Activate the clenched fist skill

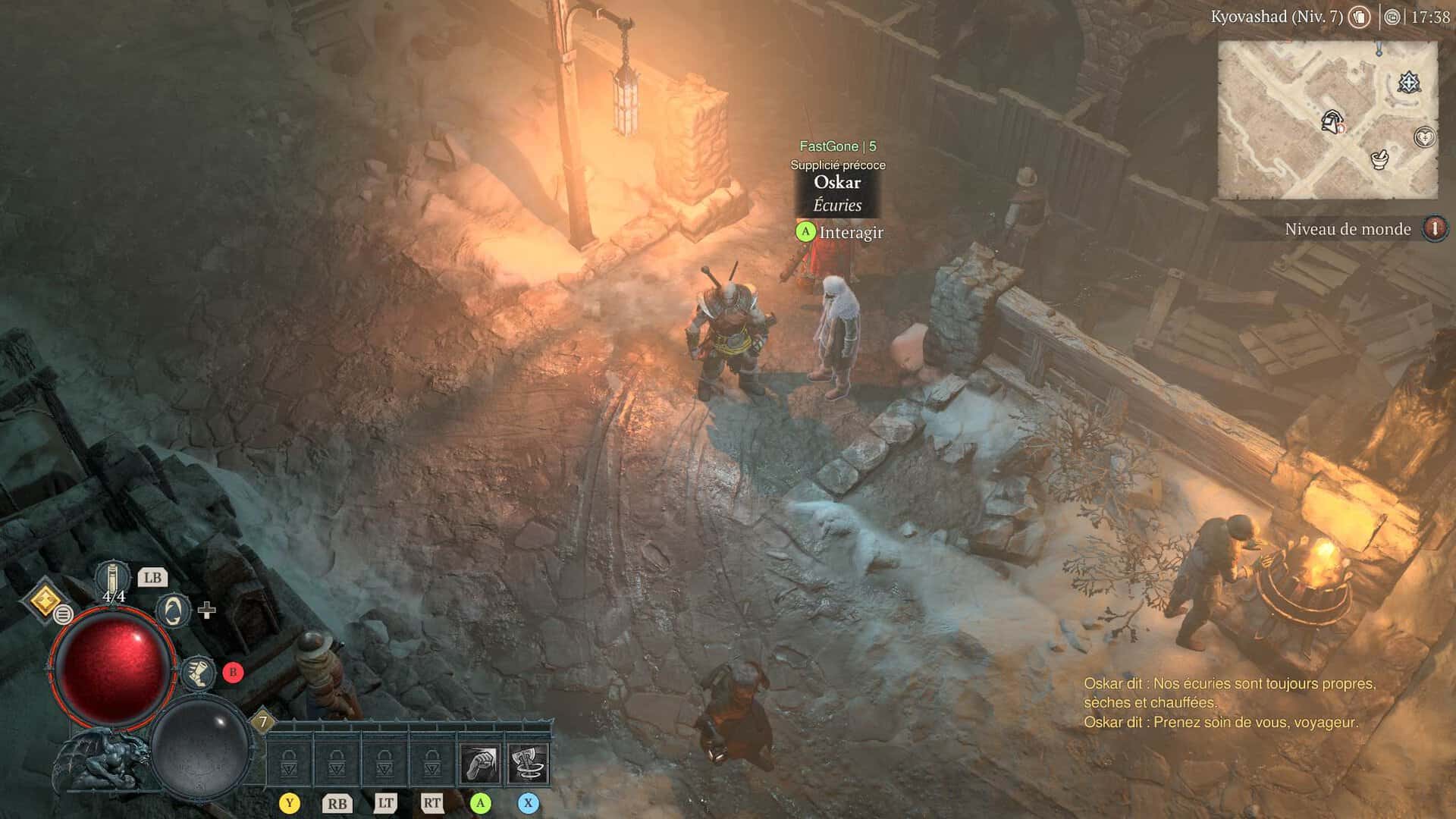click(x=480, y=764)
